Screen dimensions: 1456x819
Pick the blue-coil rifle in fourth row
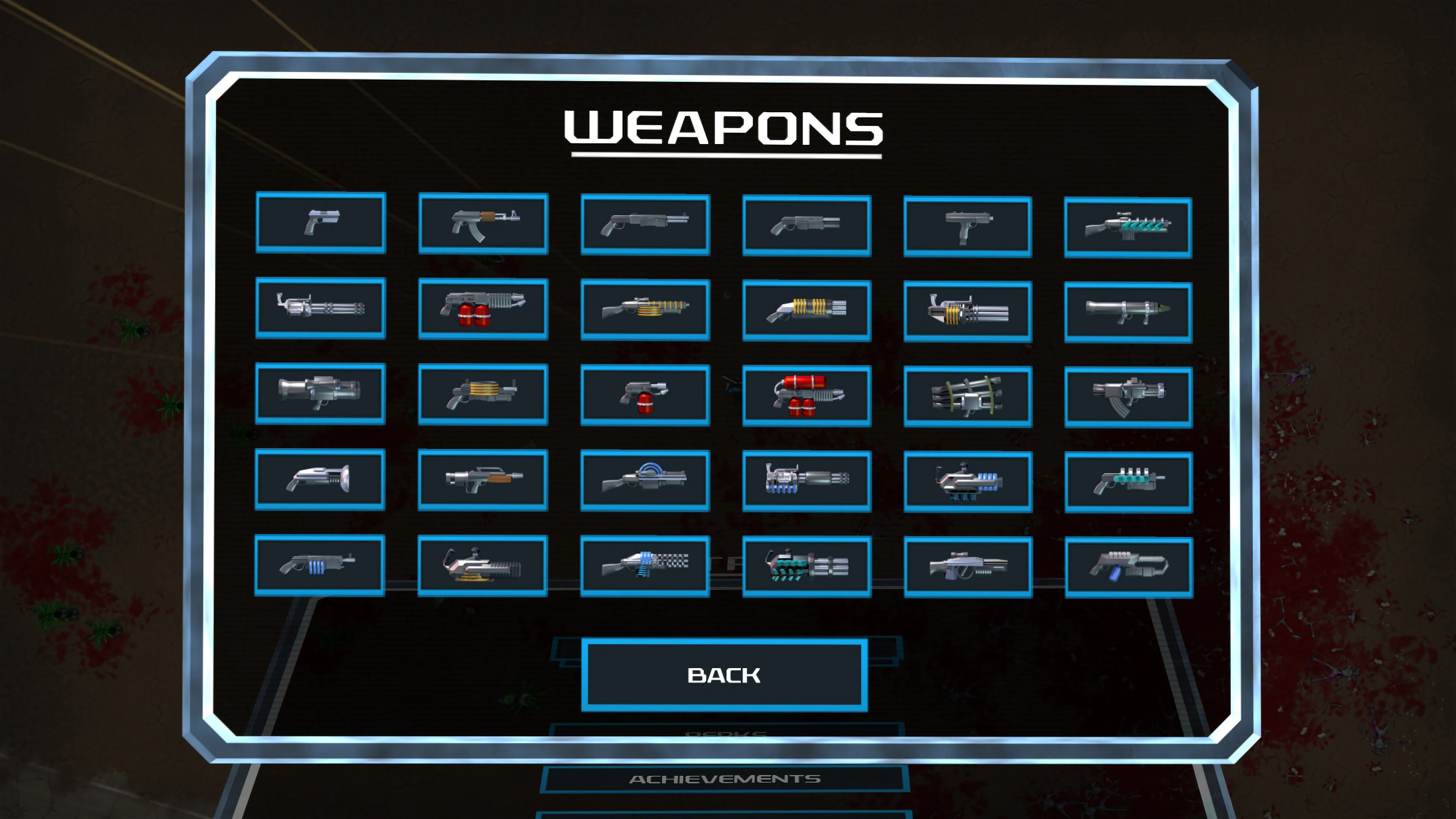[x=644, y=480]
